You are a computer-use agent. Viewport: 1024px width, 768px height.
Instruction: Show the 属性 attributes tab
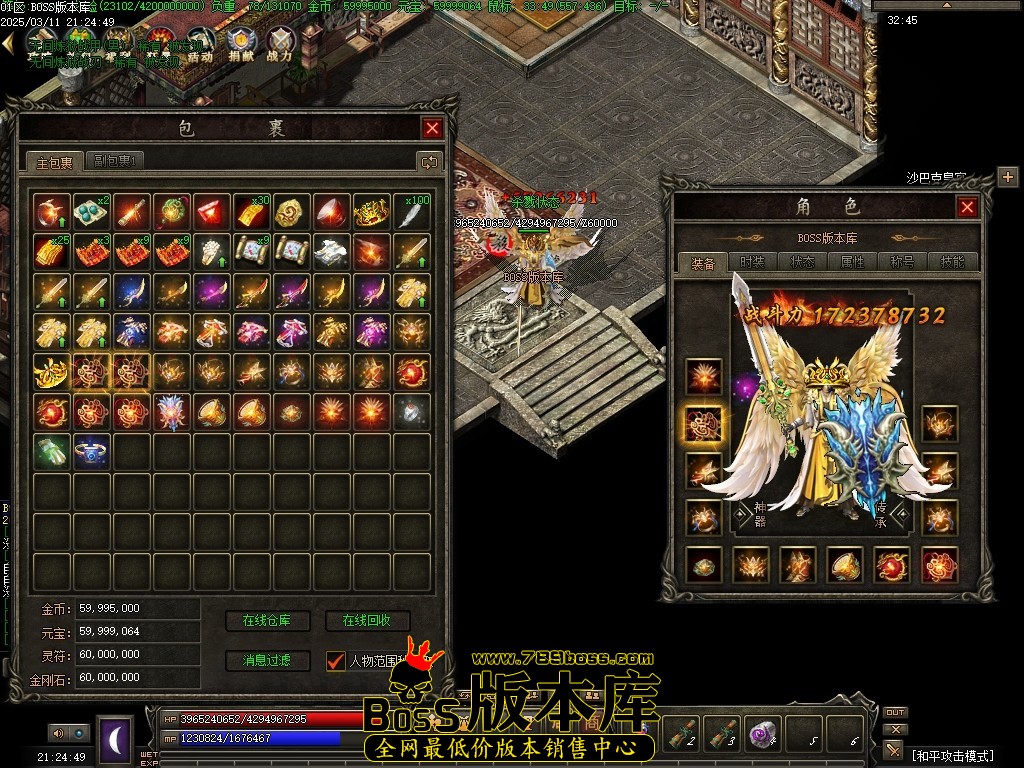tap(853, 262)
